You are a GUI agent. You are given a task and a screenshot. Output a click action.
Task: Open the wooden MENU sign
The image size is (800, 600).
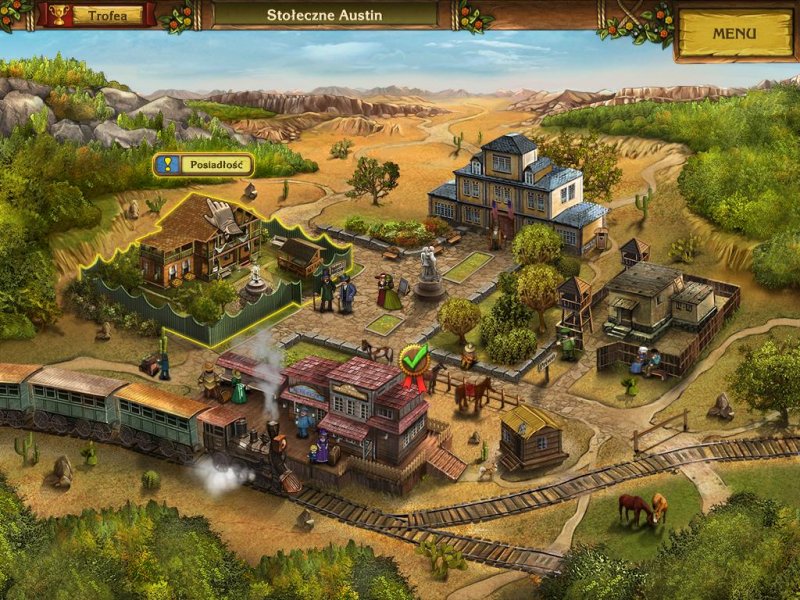735,33
